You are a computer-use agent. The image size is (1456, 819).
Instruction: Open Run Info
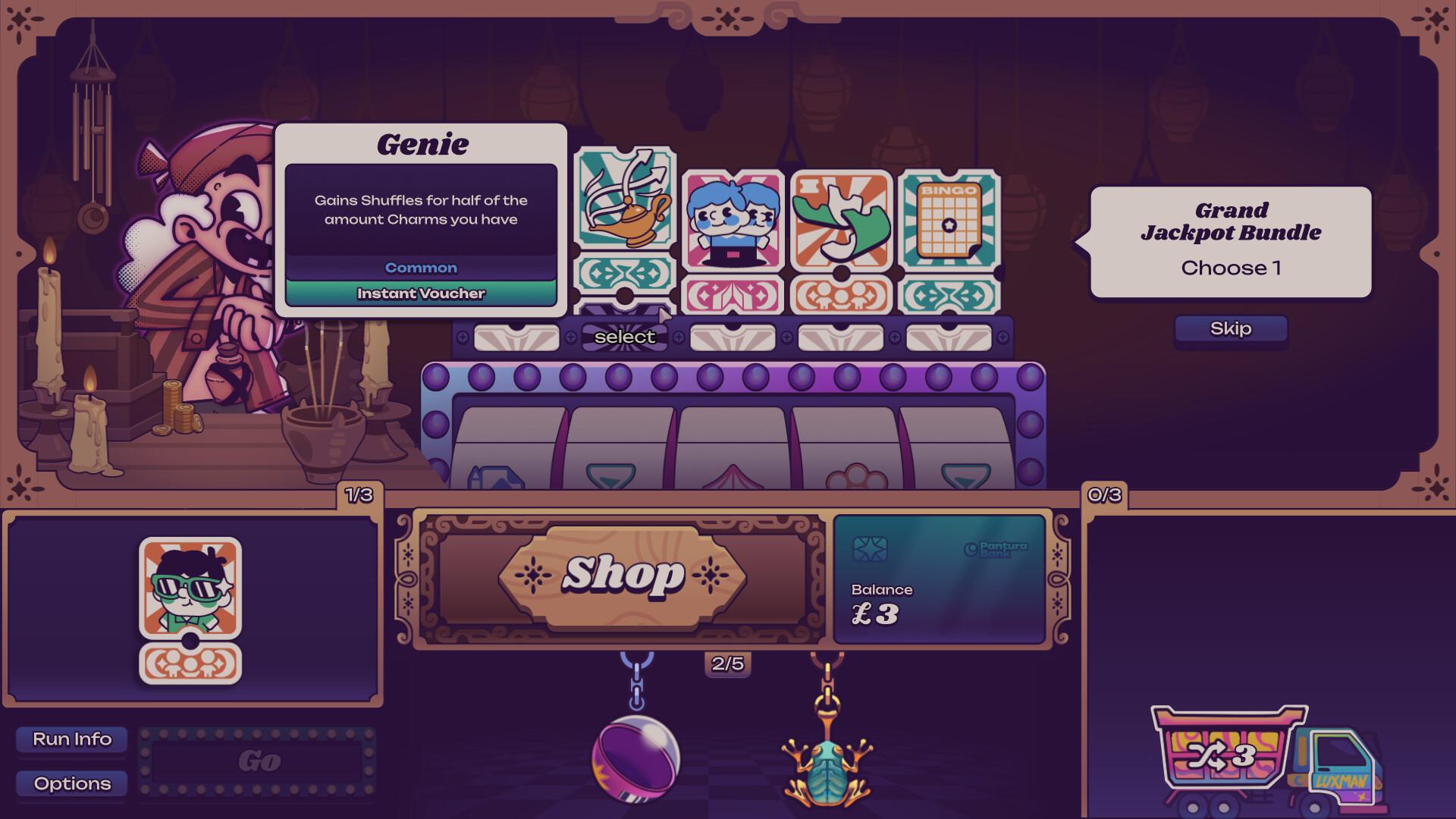tap(72, 738)
